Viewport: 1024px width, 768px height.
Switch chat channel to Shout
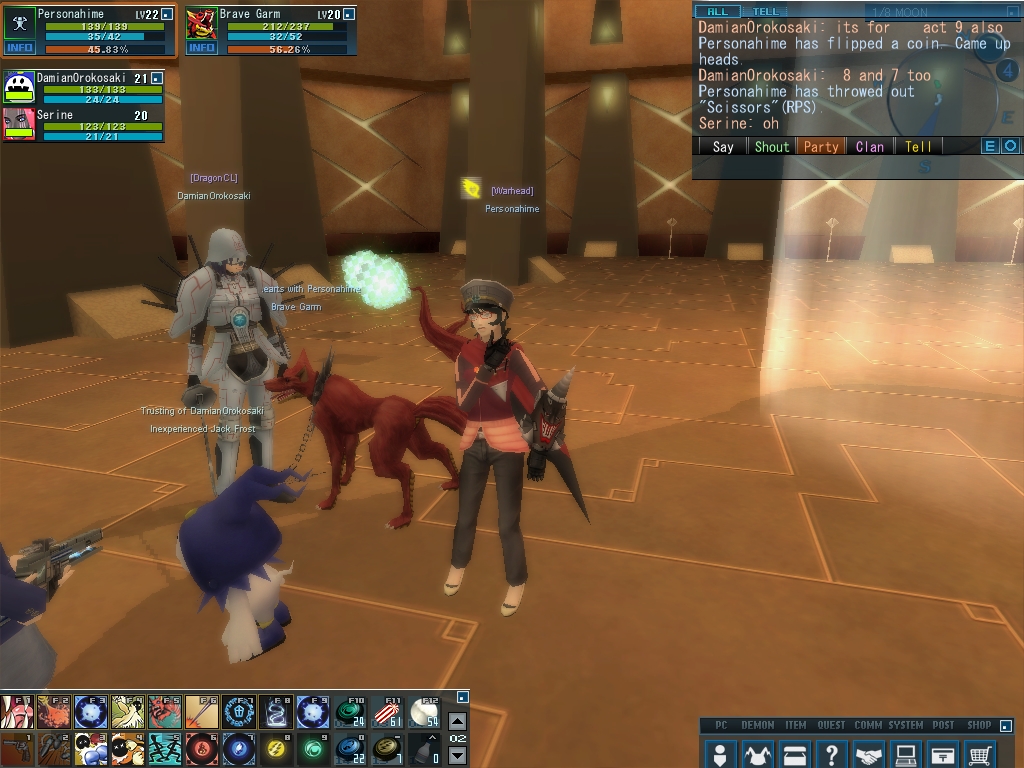pos(771,146)
